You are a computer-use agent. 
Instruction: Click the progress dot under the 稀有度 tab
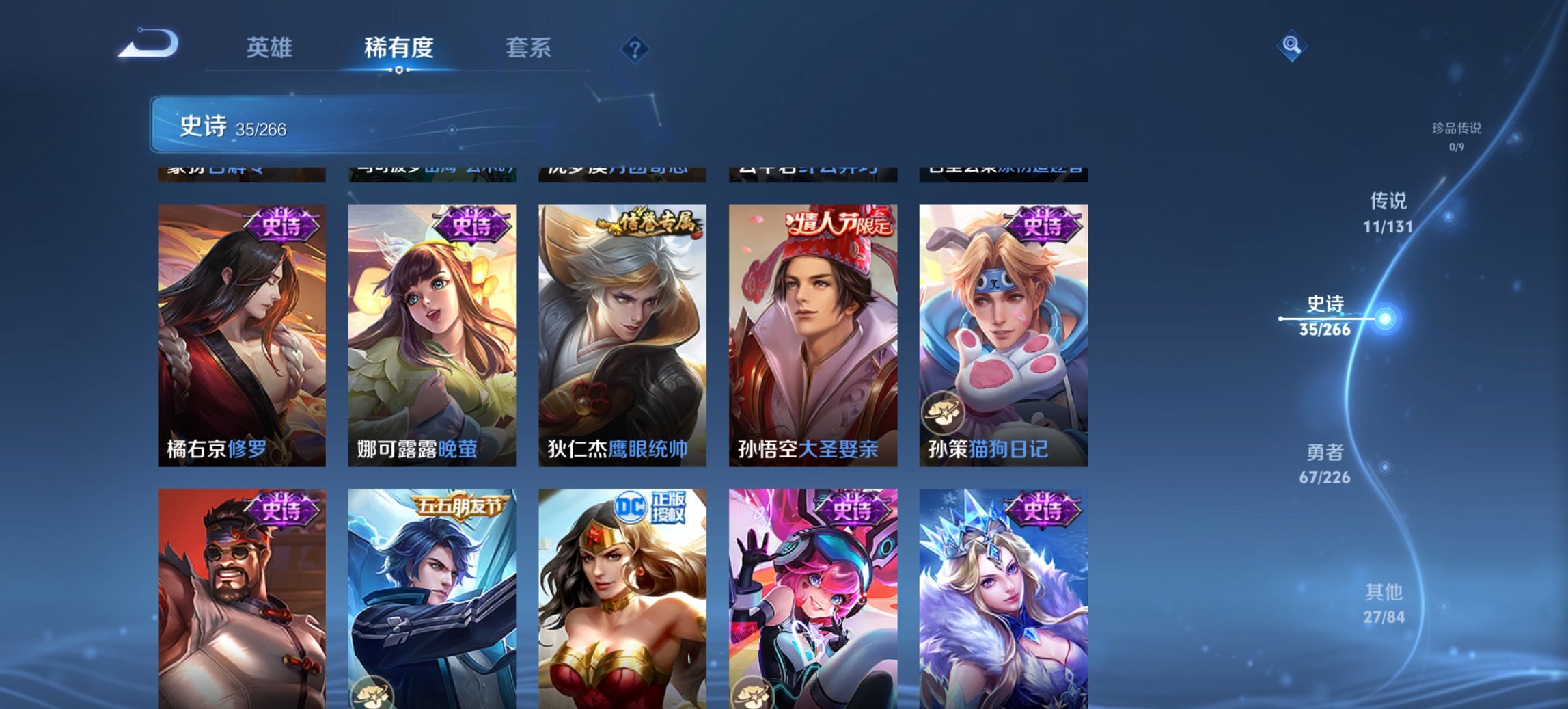click(400, 71)
